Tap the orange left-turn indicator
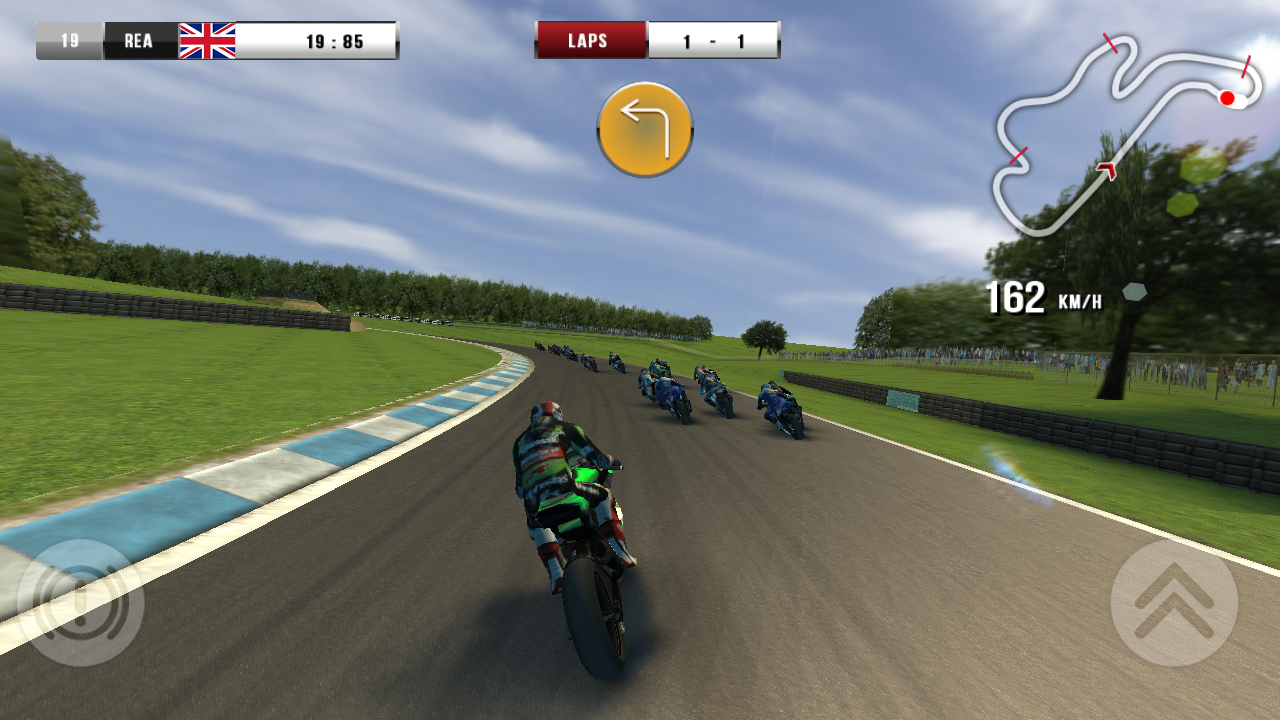This screenshot has width=1280, height=720. click(x=645, y=130)
